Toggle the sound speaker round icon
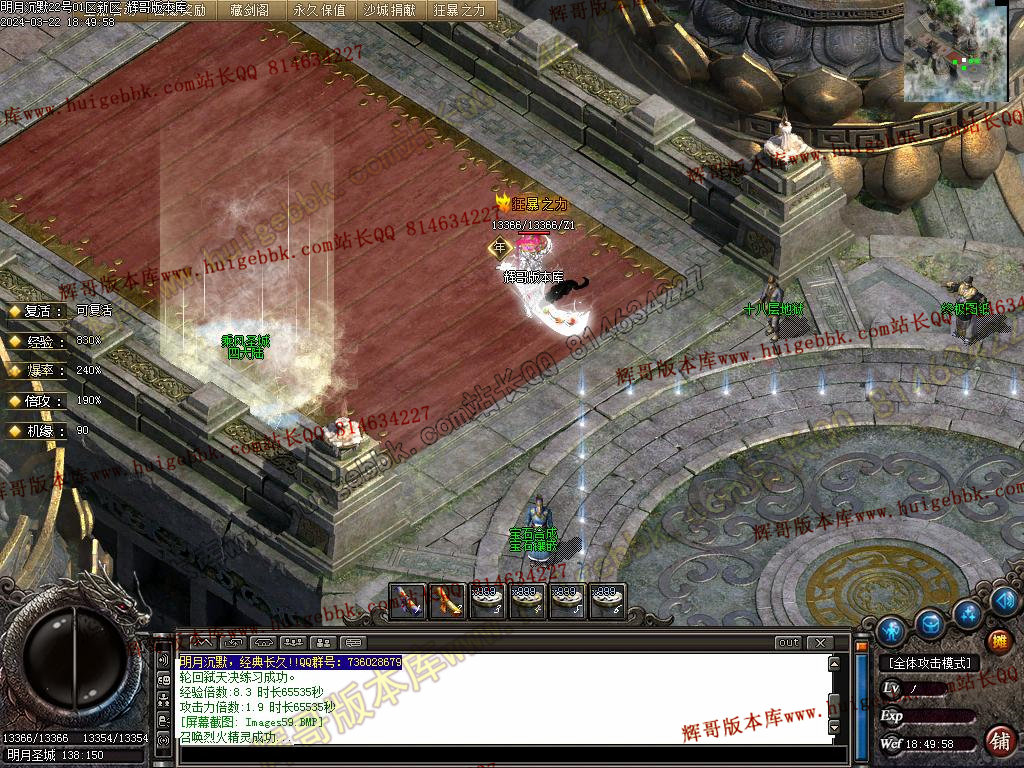Screen dimensions: 1024x768 pyautogui.click(x=1005, y=600)
